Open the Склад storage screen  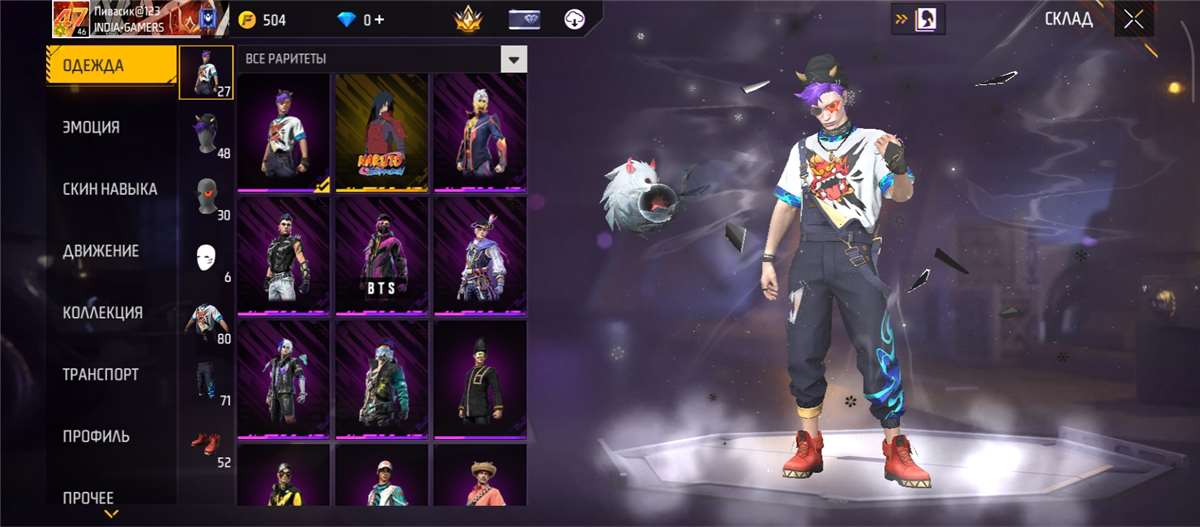1068,19
